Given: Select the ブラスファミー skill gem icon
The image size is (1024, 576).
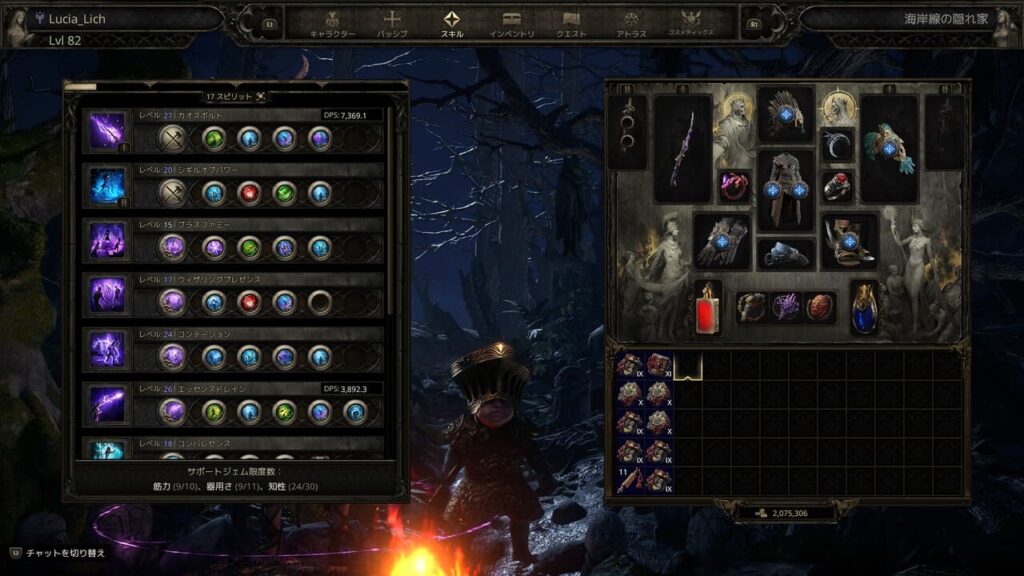Looking at the screenshot, I should [x=107, y=241].
